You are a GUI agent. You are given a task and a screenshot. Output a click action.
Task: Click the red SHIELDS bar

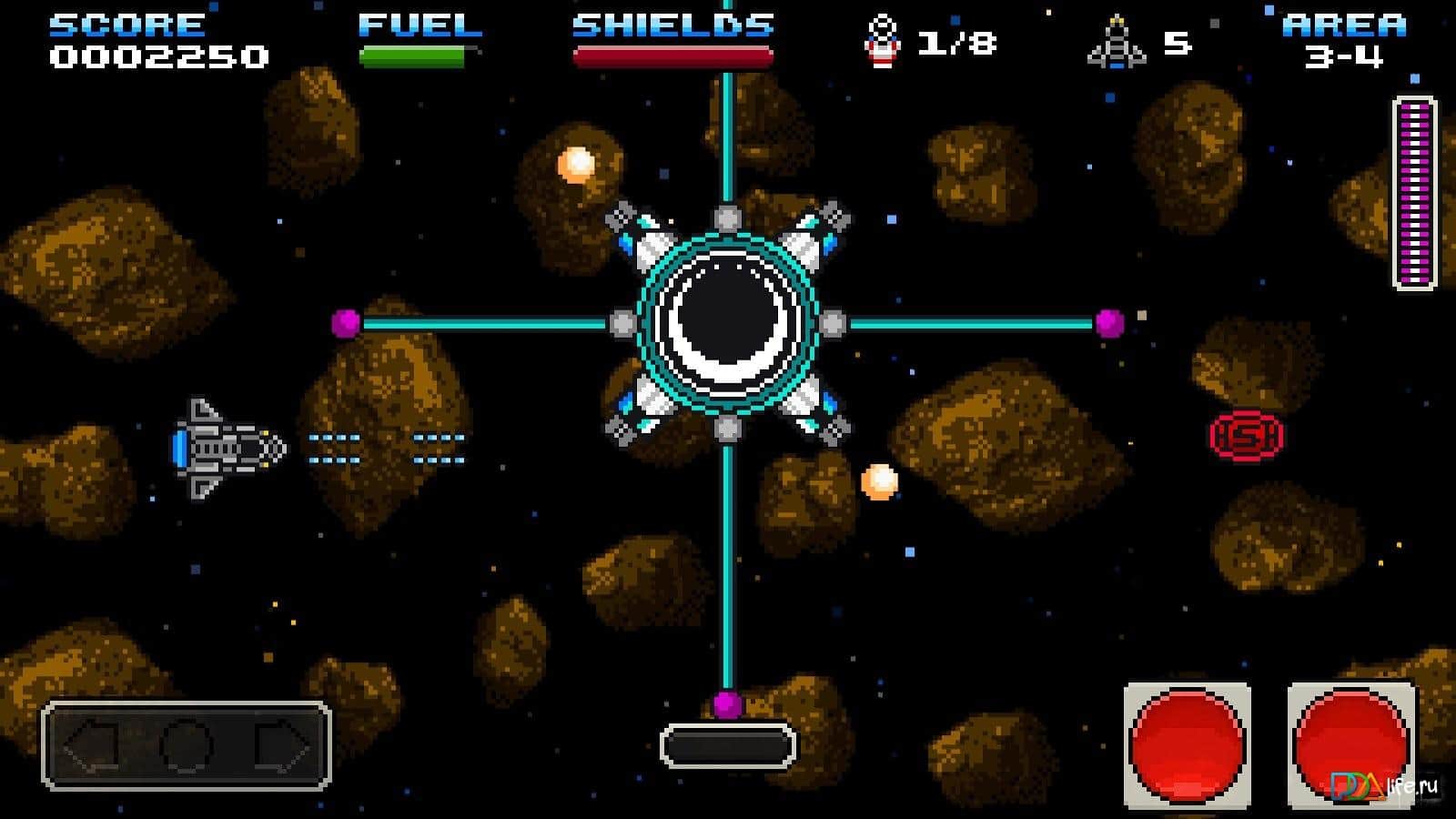(672, 56)
